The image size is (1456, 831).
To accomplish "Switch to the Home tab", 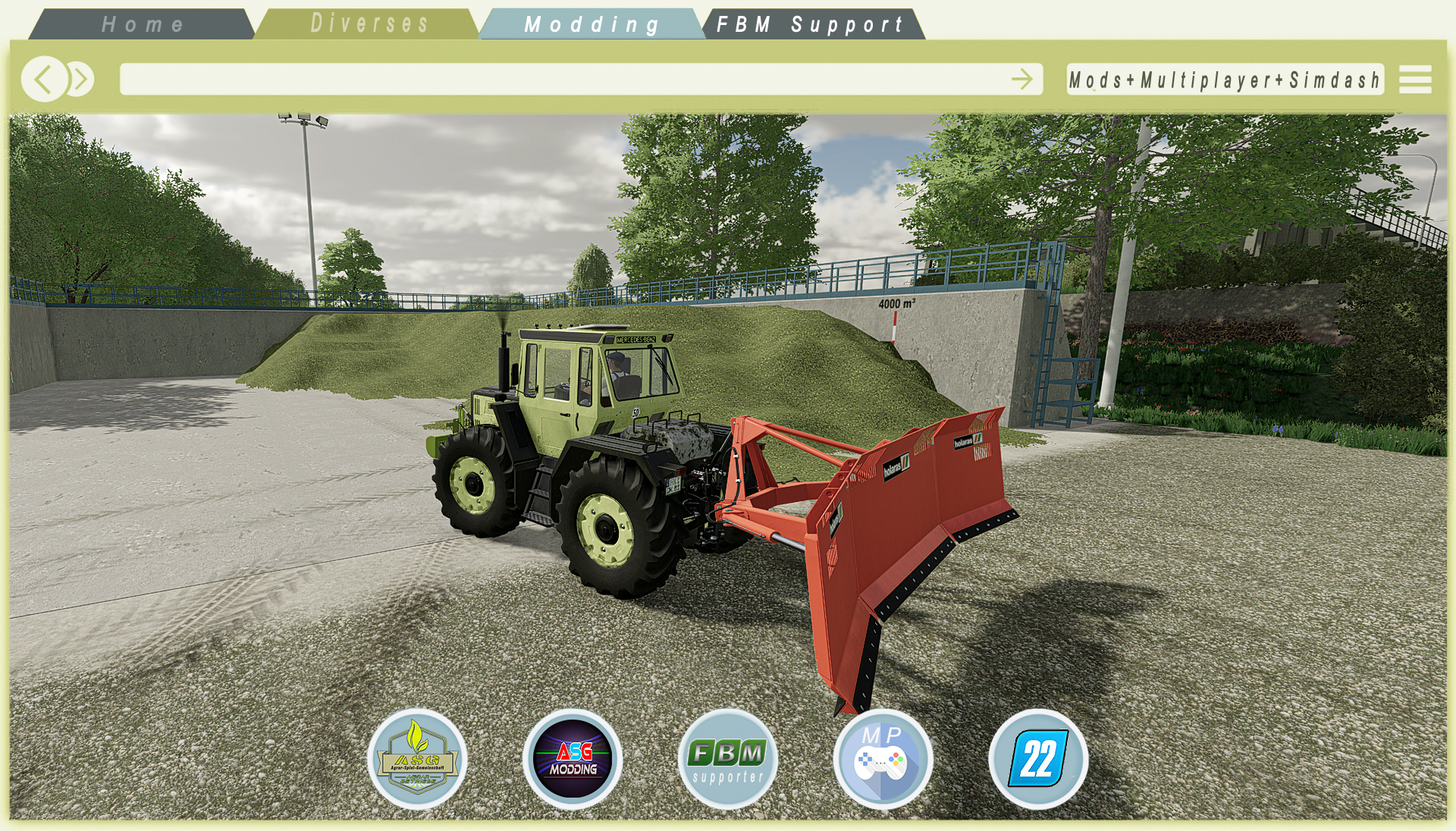I will click(143, 24).
